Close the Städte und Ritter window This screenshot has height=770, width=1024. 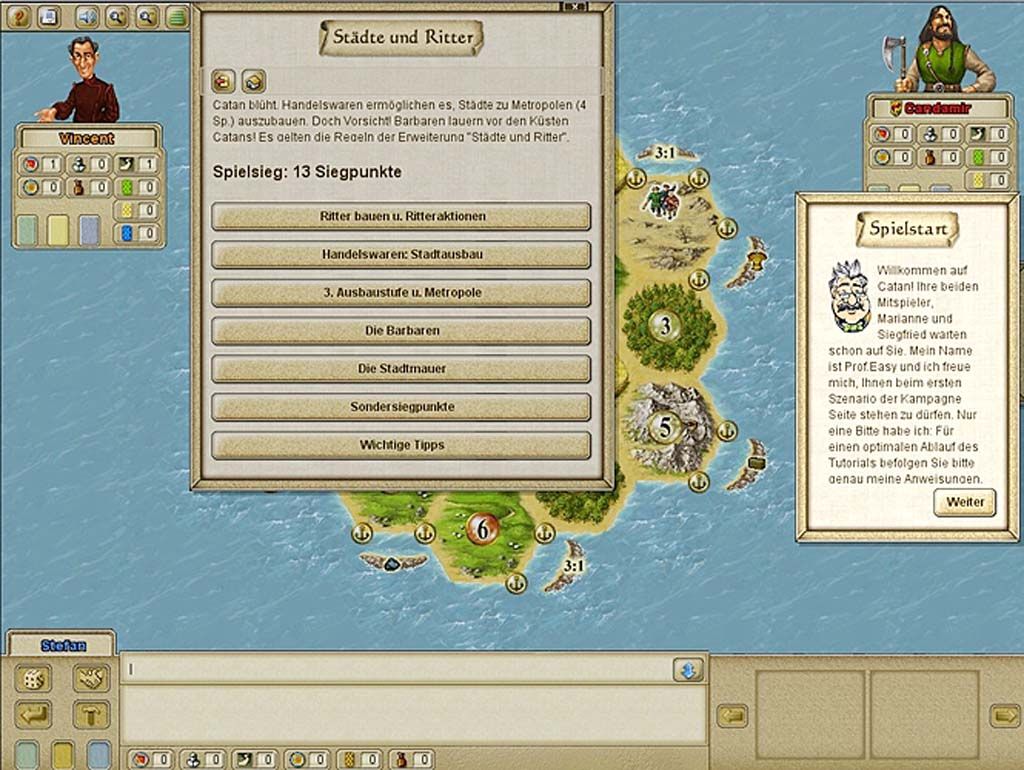(x=574, y=6)
